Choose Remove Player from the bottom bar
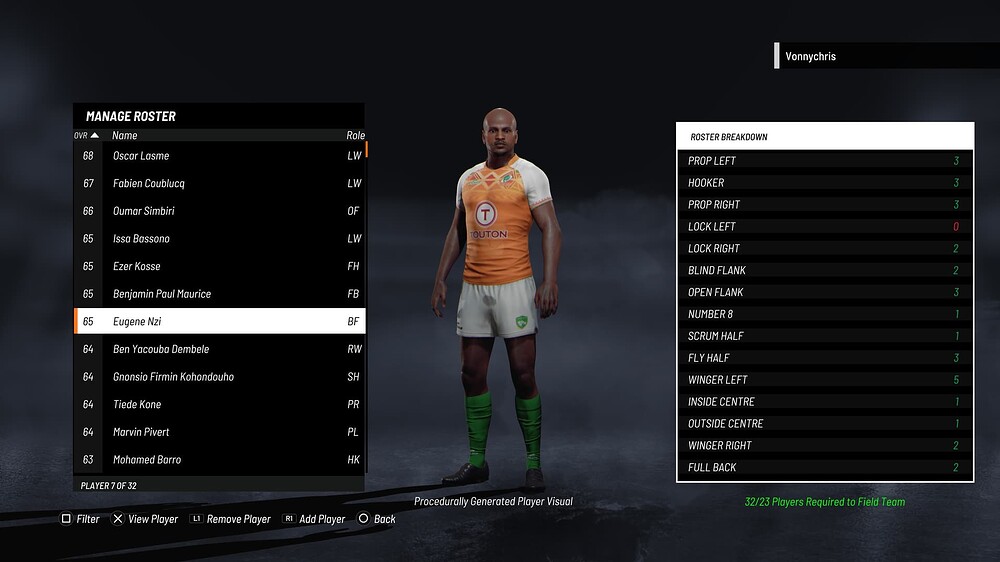Viewport: 1000px width, 562px height. [230, 519]
